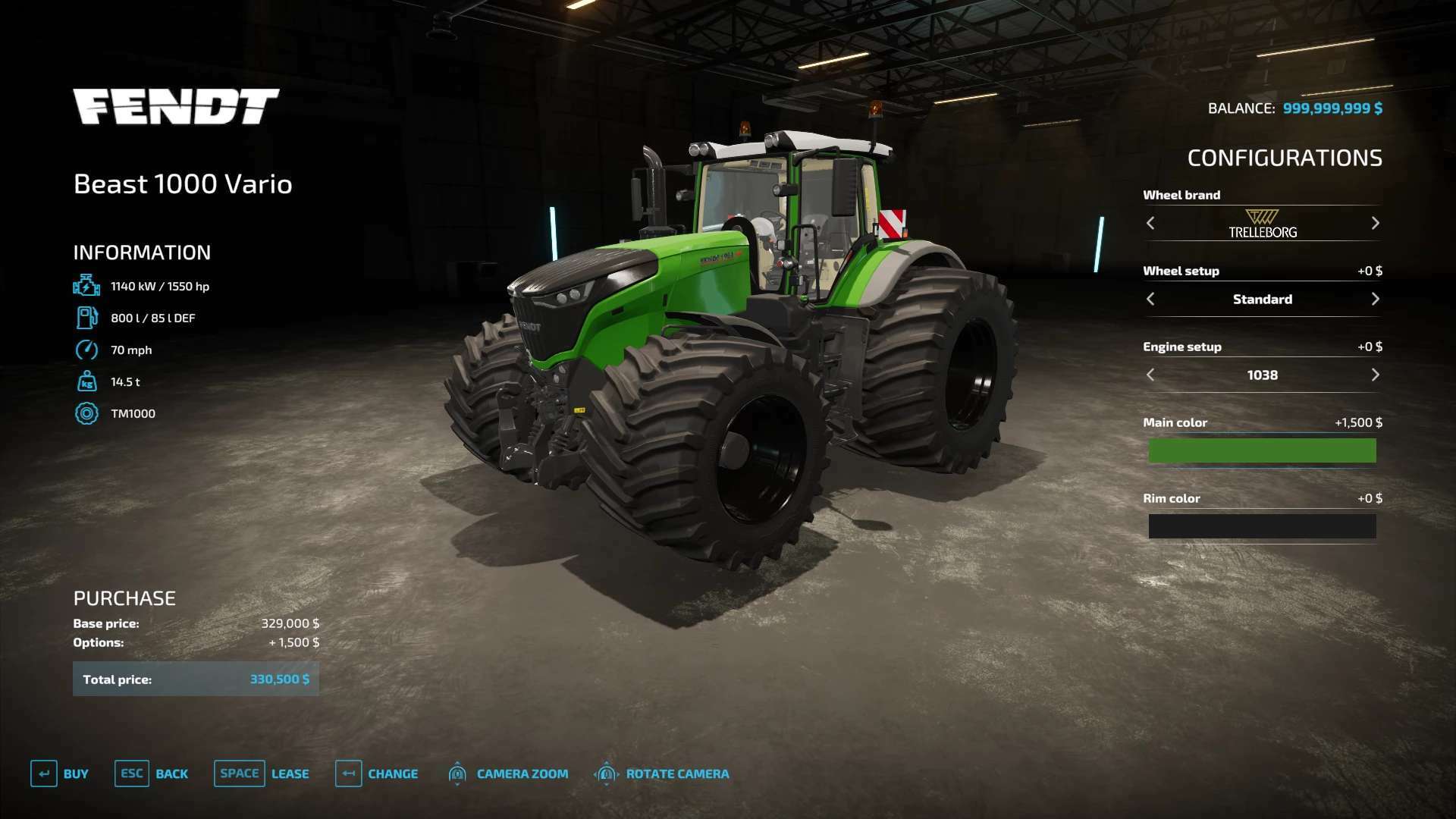Select next wheel brand with right arrow
1456x819 pixels.
pyautogui.click(x=1375, y=223)
